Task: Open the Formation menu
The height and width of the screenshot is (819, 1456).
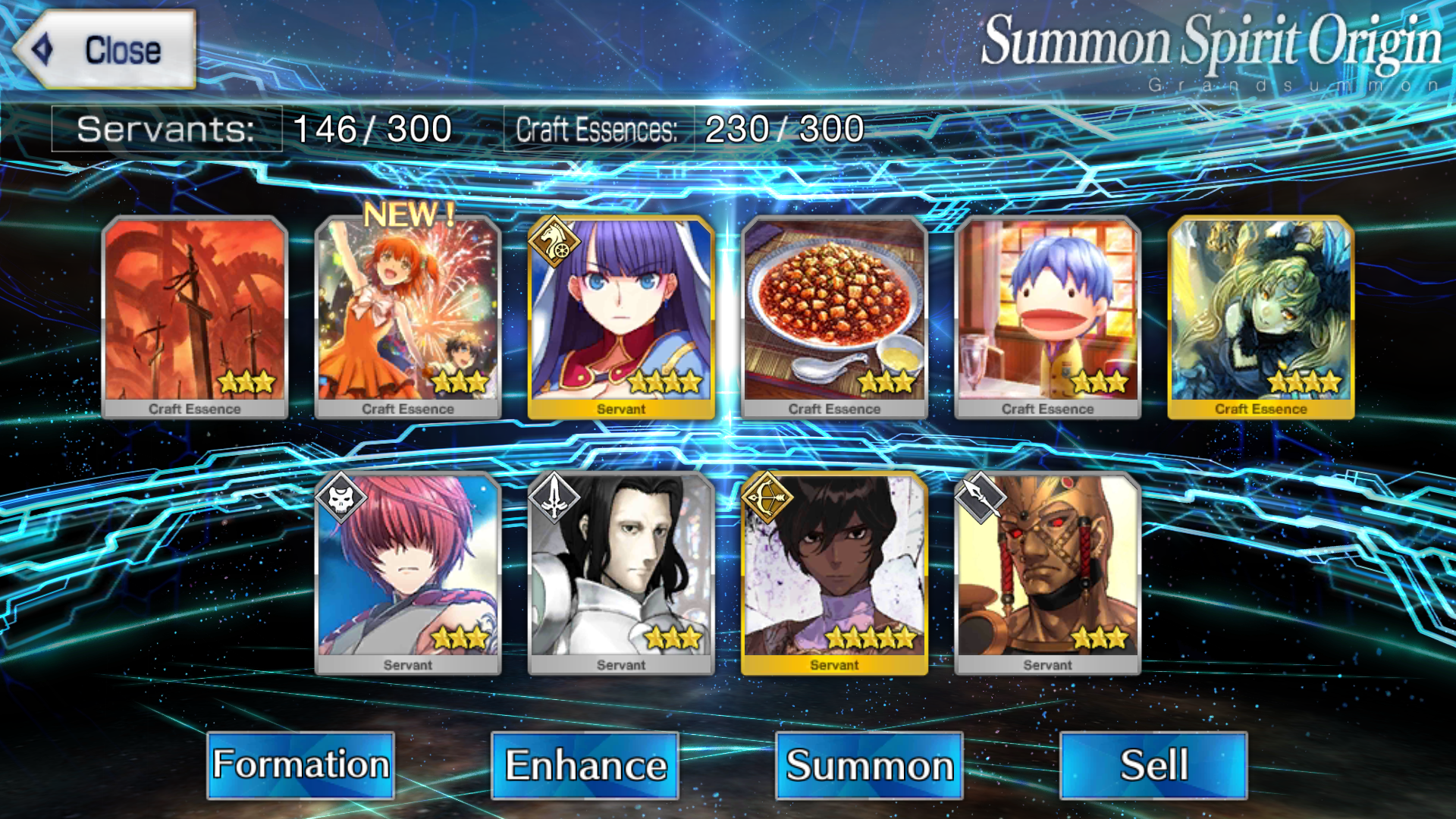Action: (x=300, y=764)
